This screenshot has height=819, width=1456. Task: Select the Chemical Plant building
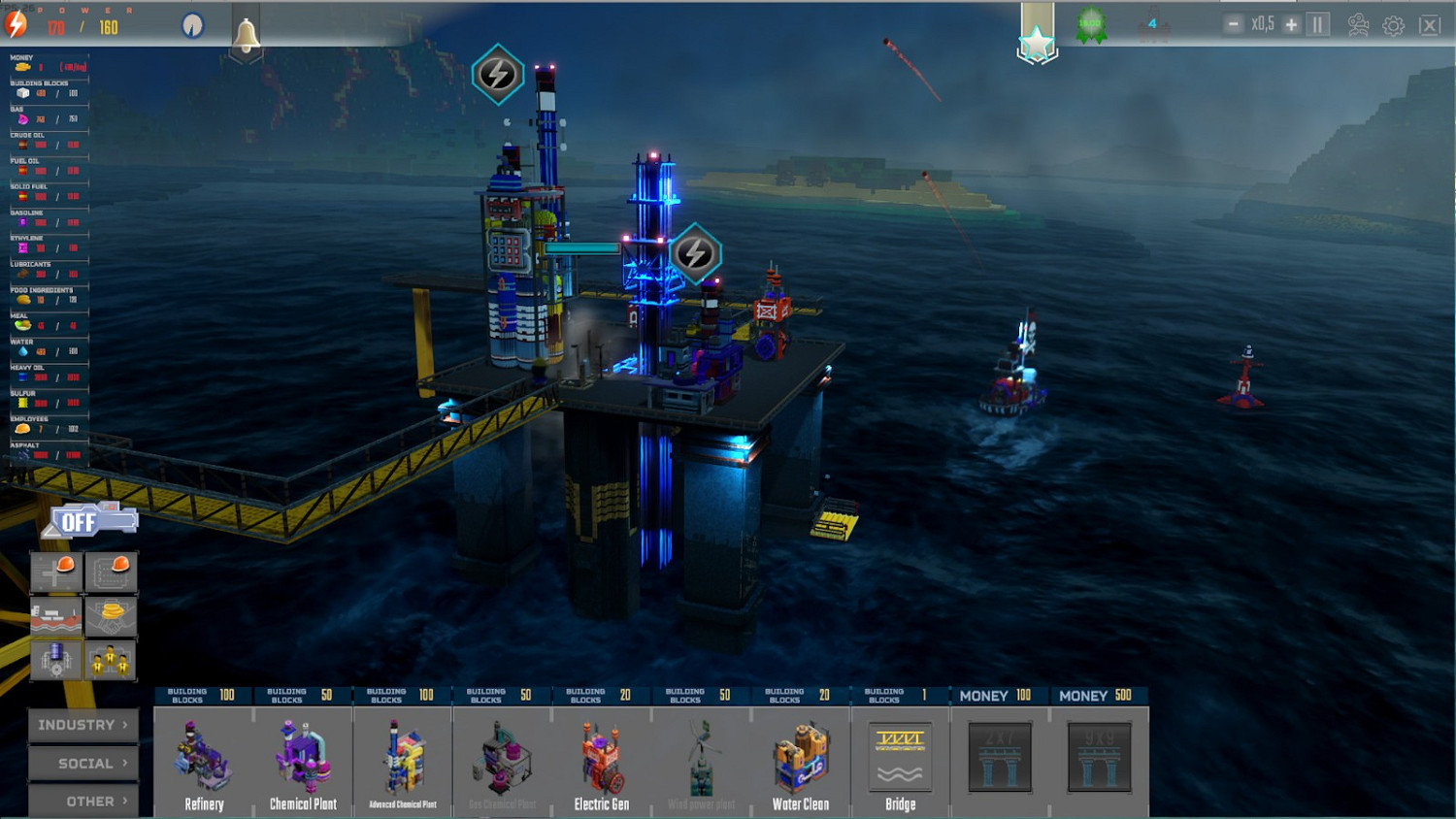(x=303, y=762)
